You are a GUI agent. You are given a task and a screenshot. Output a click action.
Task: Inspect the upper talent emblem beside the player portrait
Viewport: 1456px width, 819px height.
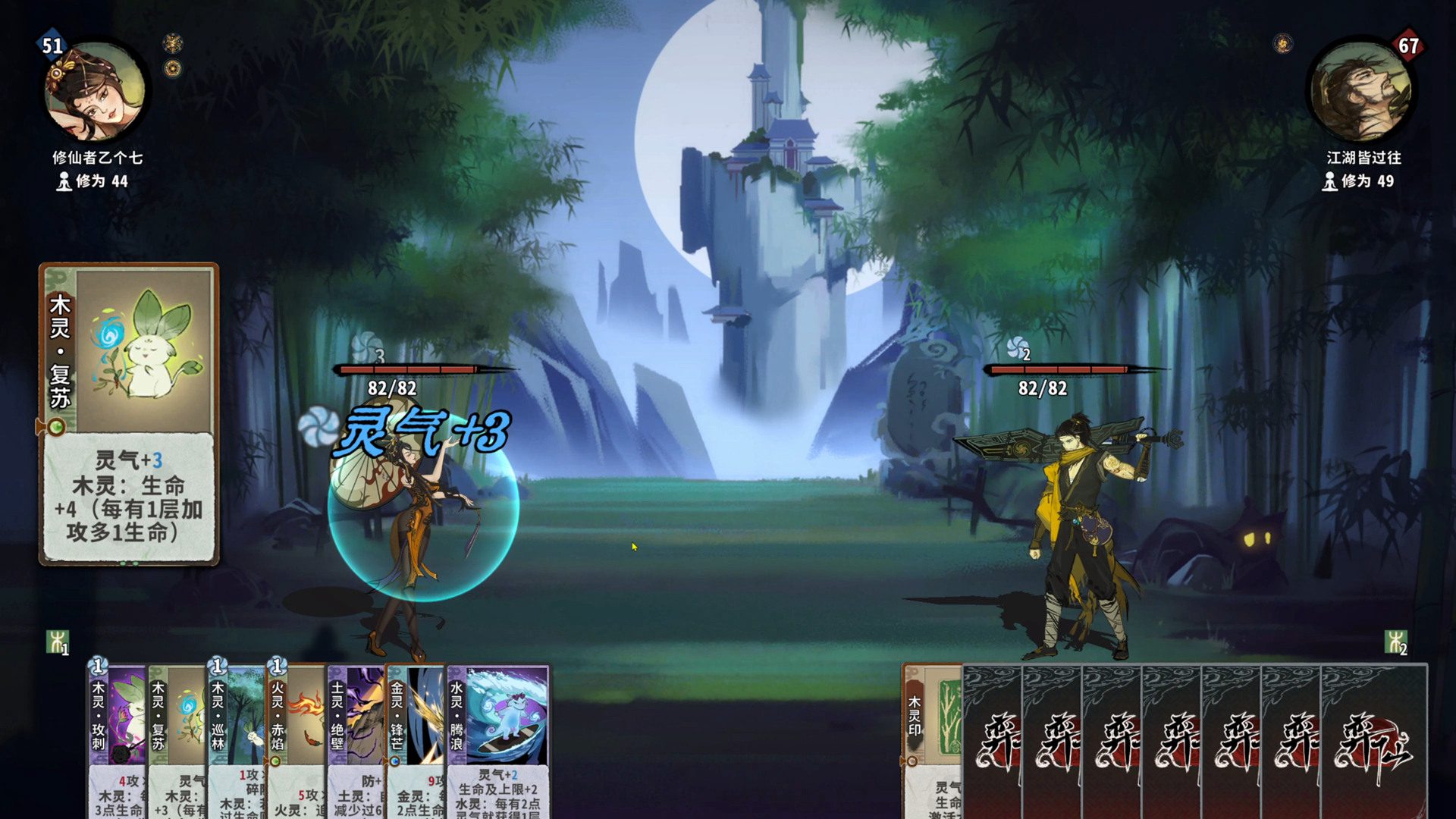tap(173, 42)
